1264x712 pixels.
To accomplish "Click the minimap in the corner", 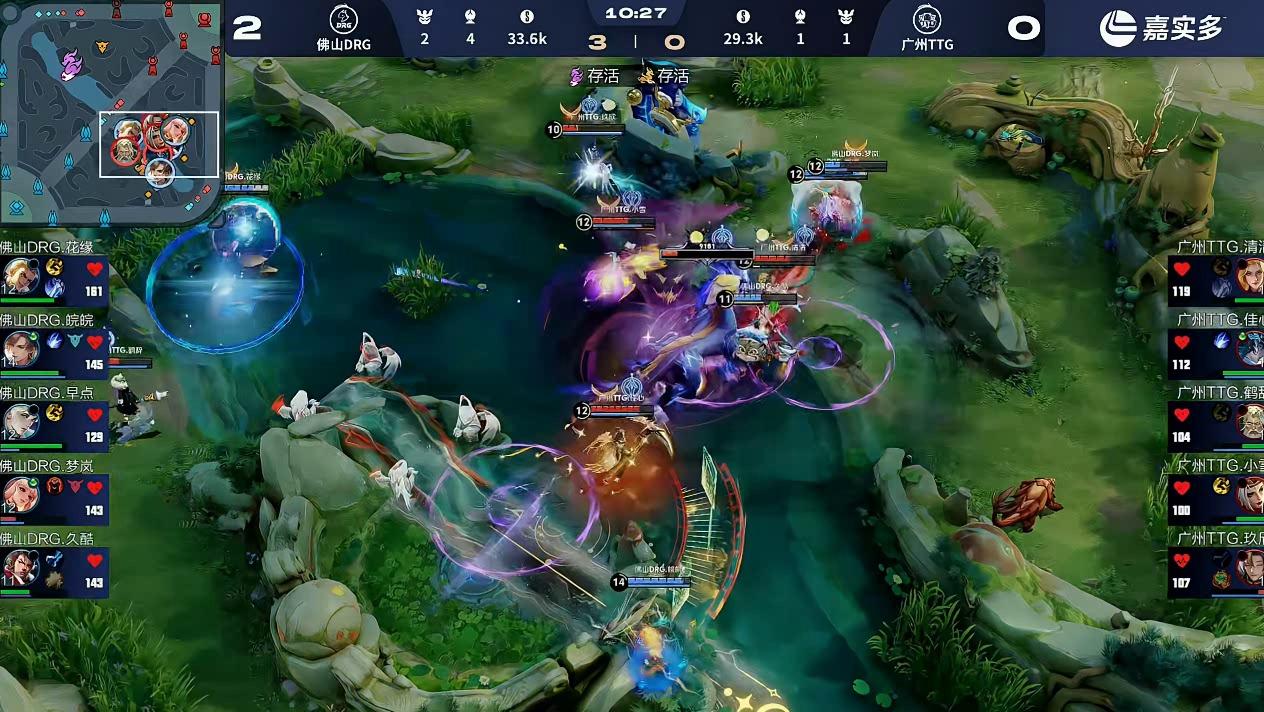I will pos(110,110).
